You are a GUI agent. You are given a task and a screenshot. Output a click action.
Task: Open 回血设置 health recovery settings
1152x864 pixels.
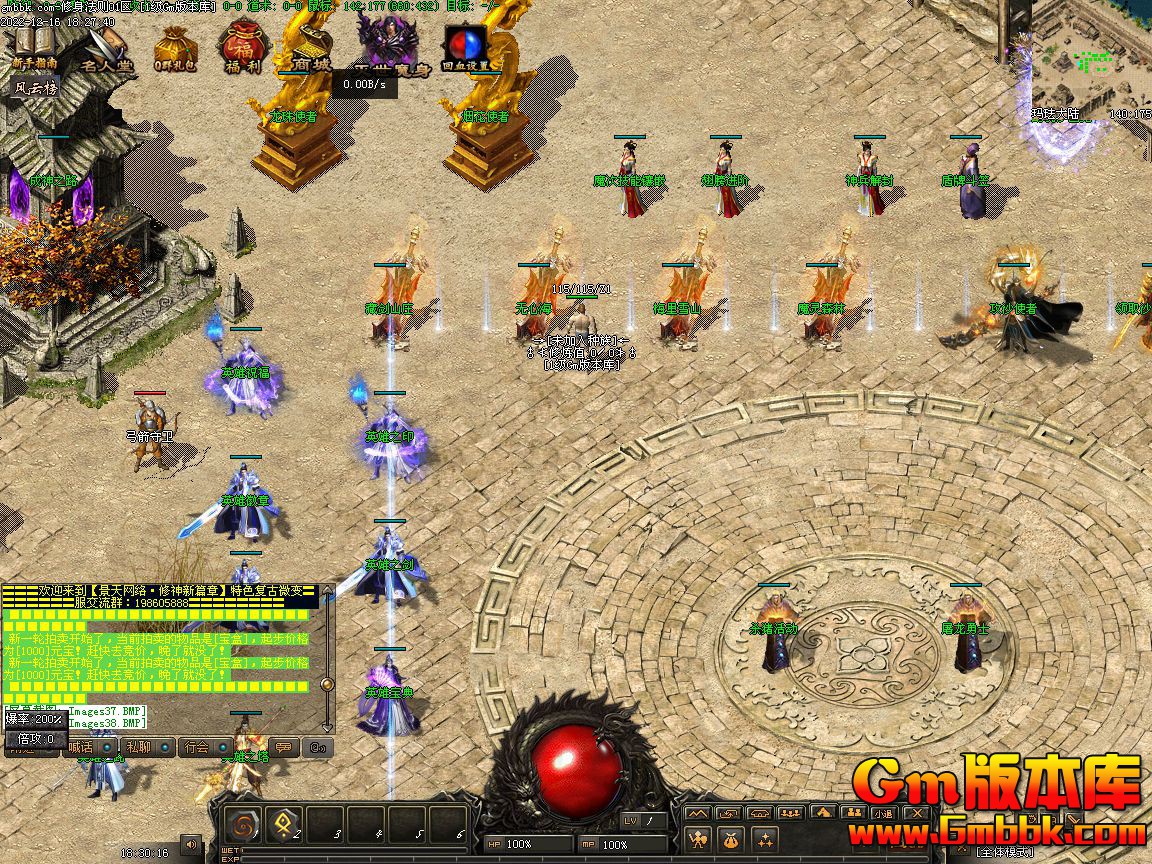click(x=467, y=48)
